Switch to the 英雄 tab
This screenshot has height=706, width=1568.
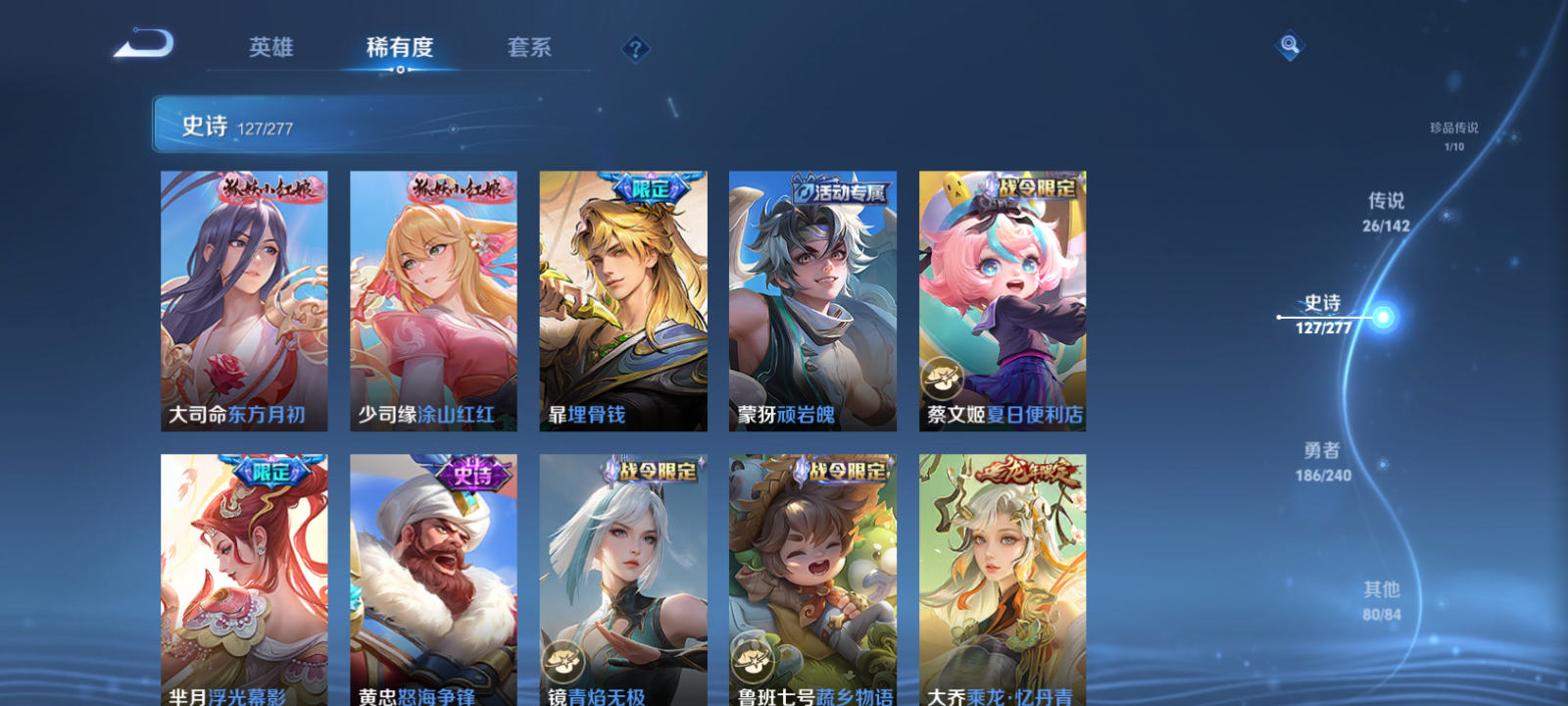[x=271, y=45]
